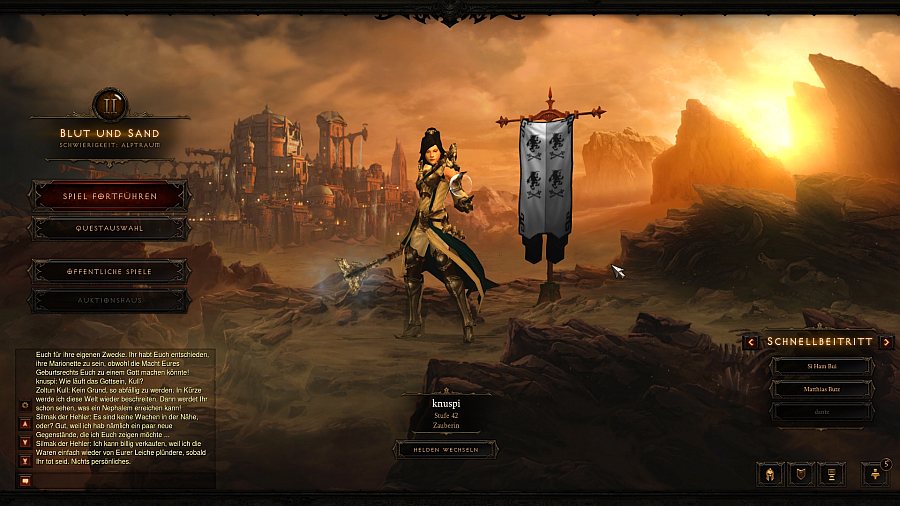
Task: Go to next Schnellbeitritt page
Action: tap(886, 342)
